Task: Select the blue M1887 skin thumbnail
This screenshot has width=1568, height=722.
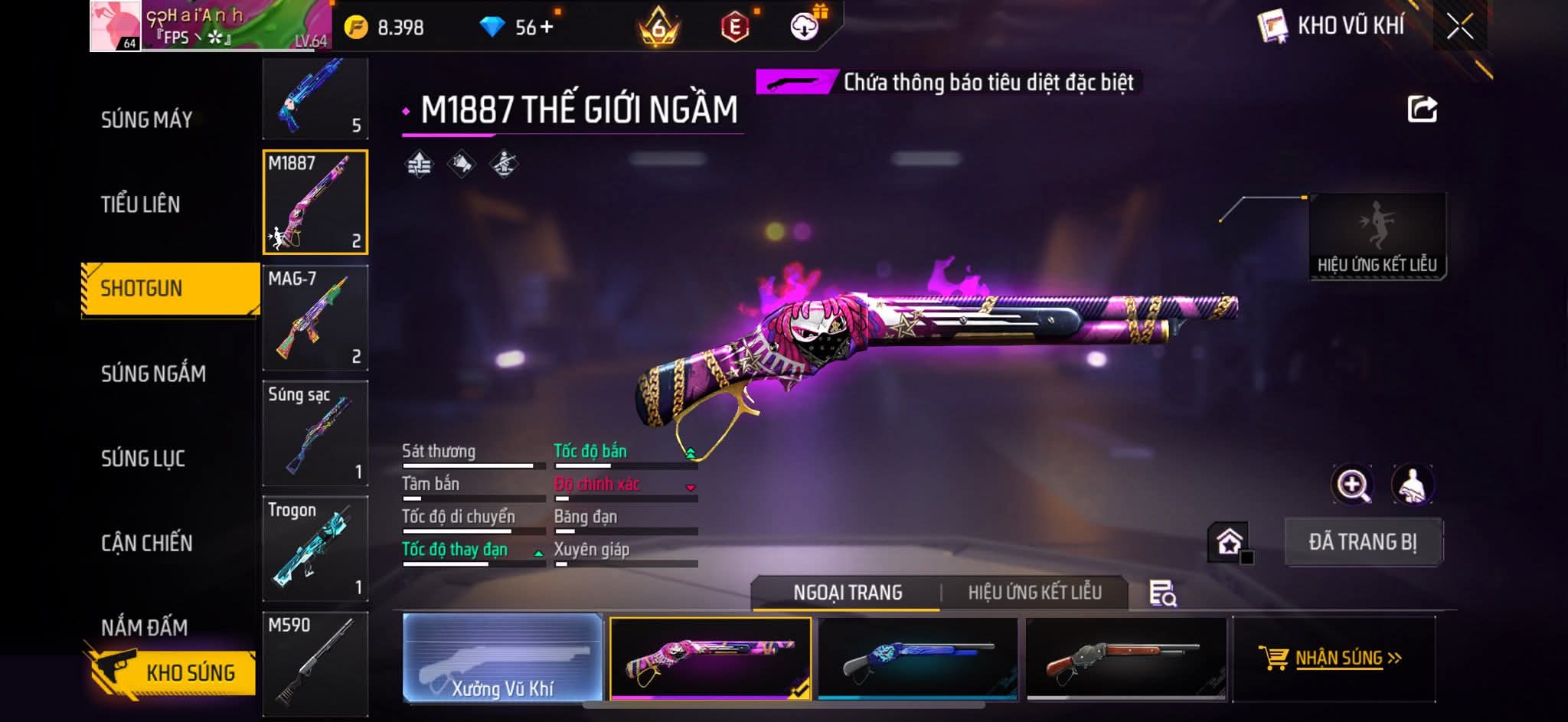Action: click(x=918, y=658)
